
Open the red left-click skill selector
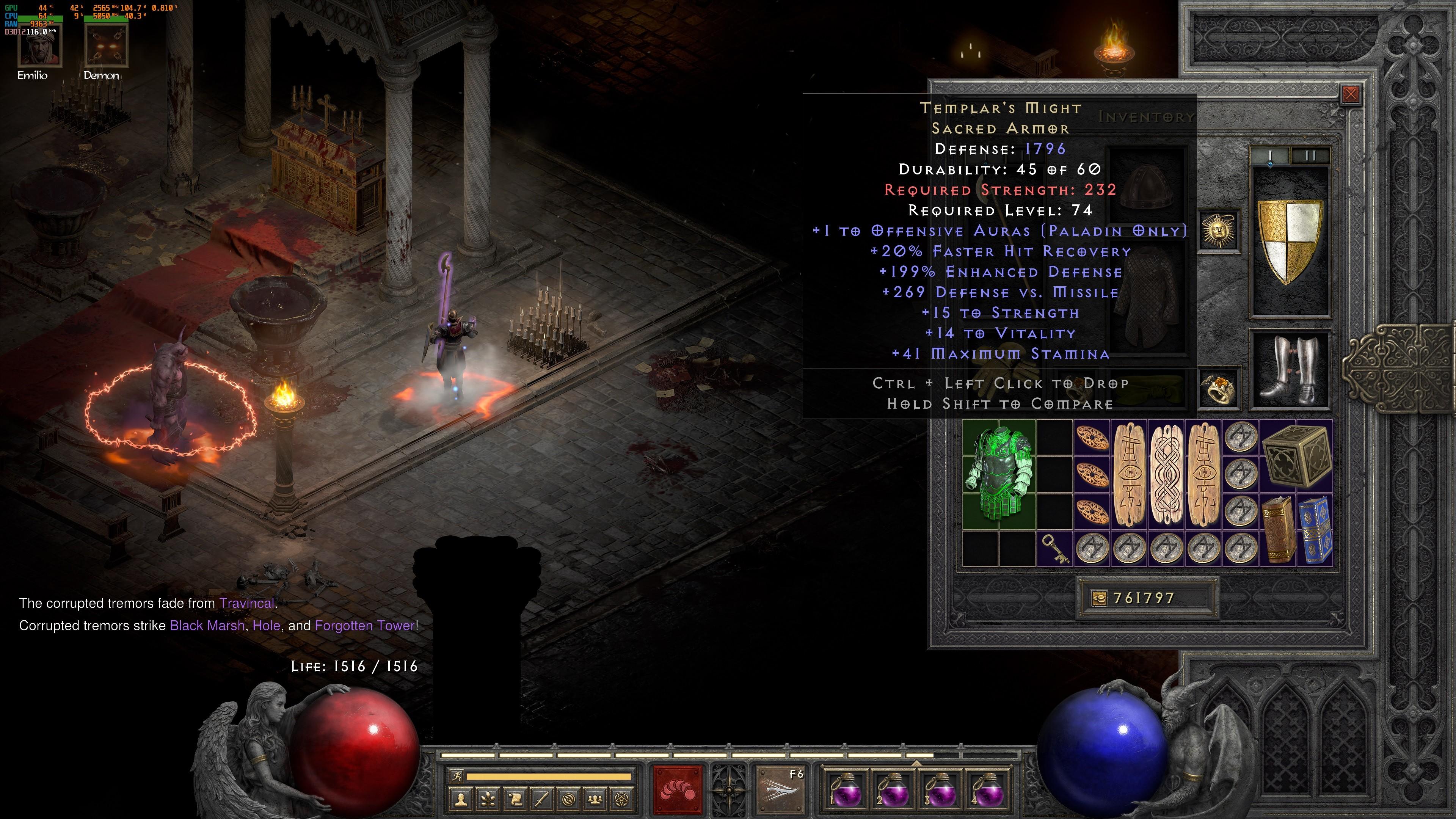pyautogui.click(x=677, y=790)
